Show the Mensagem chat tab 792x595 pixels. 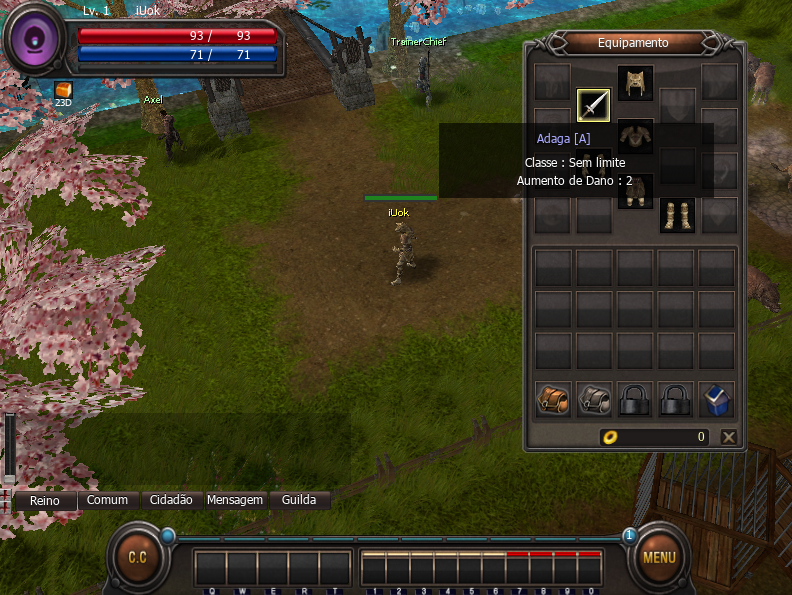[x=235, y=500]
